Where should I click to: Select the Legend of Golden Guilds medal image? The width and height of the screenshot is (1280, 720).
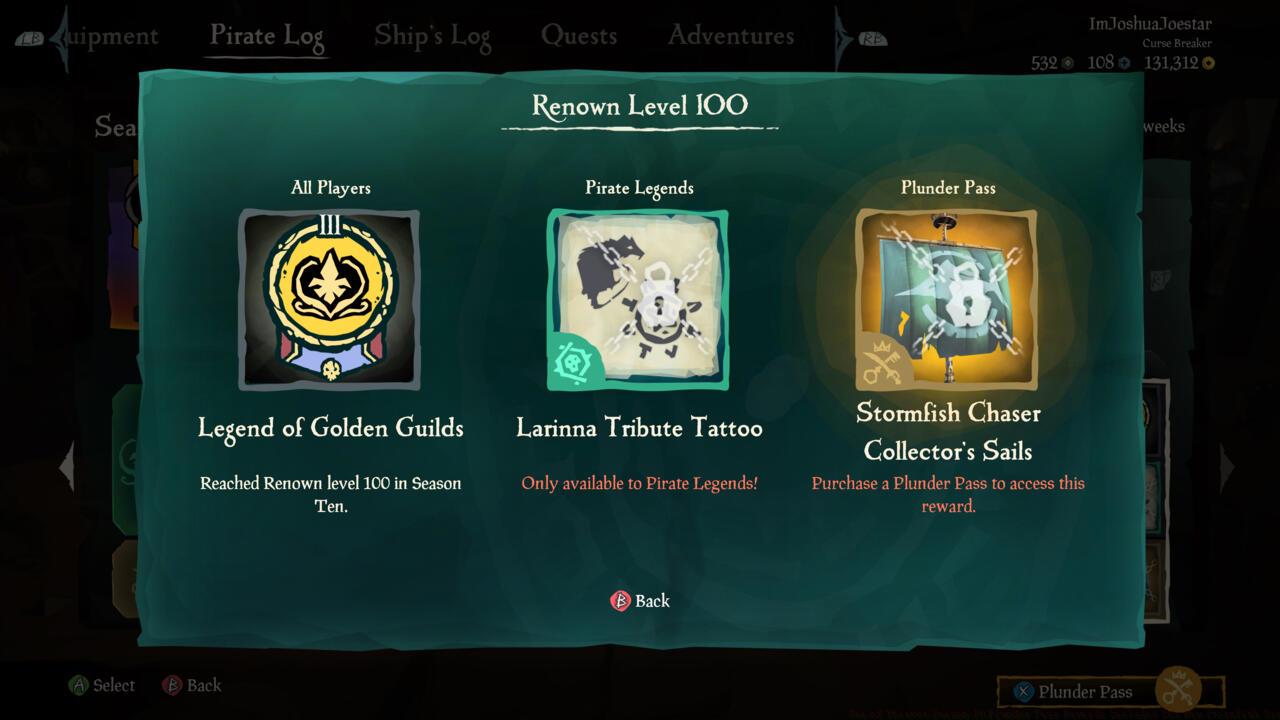[x=328, y=298]
